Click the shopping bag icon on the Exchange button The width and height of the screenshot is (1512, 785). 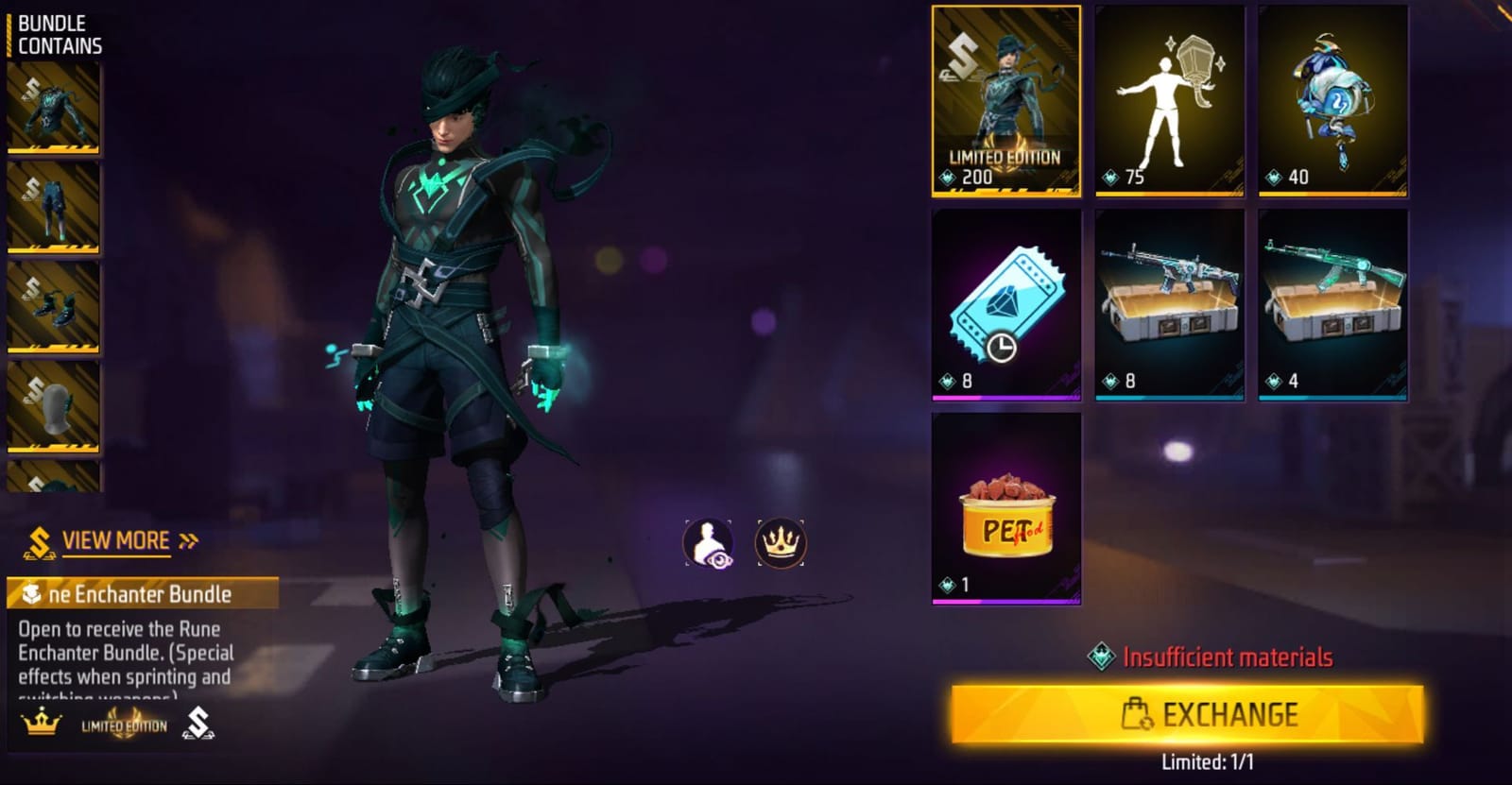click(1134, 715)
